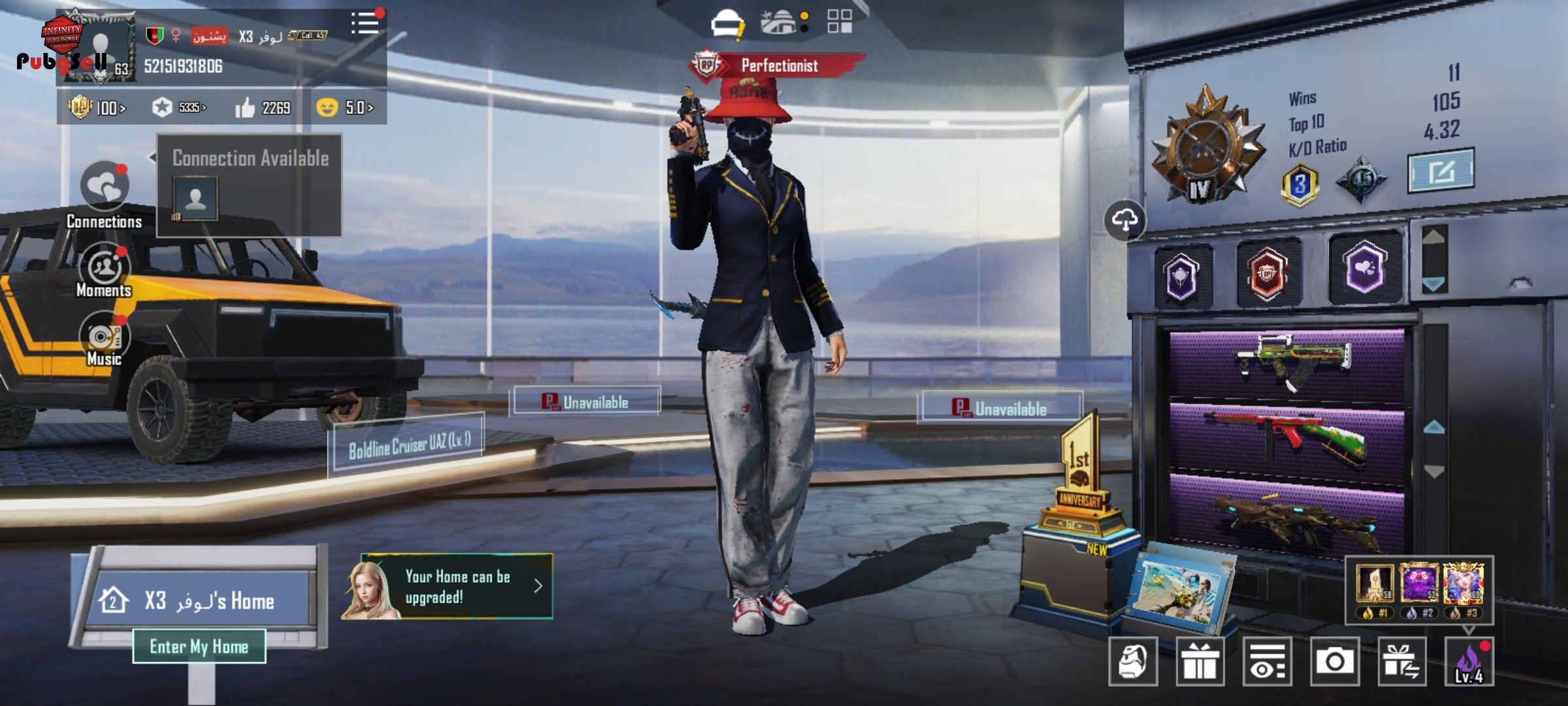
Task: Edit the stats showcase panel
Action: (x=1441, y=171)
